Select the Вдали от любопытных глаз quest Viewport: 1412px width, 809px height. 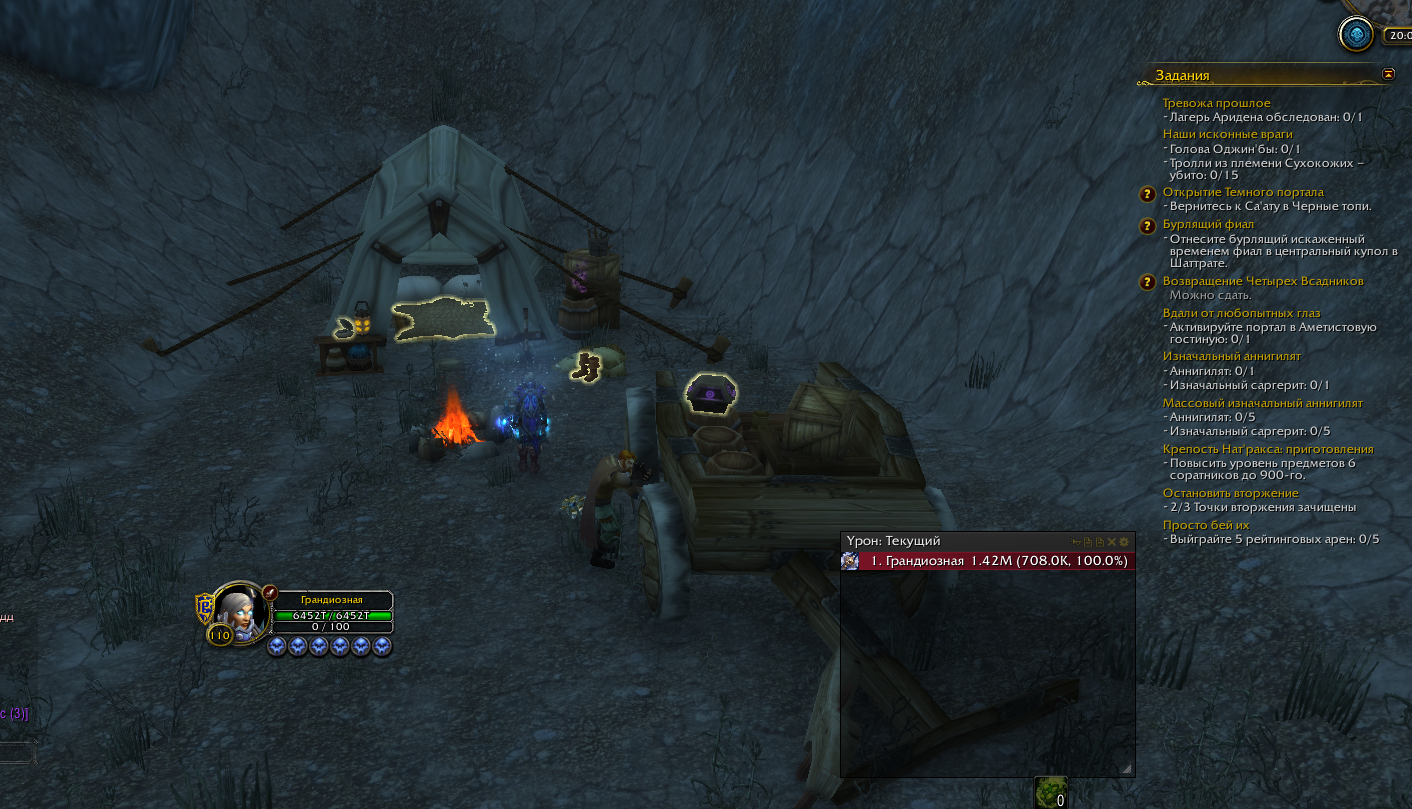pyautogui.click(x=1241, y=314)
